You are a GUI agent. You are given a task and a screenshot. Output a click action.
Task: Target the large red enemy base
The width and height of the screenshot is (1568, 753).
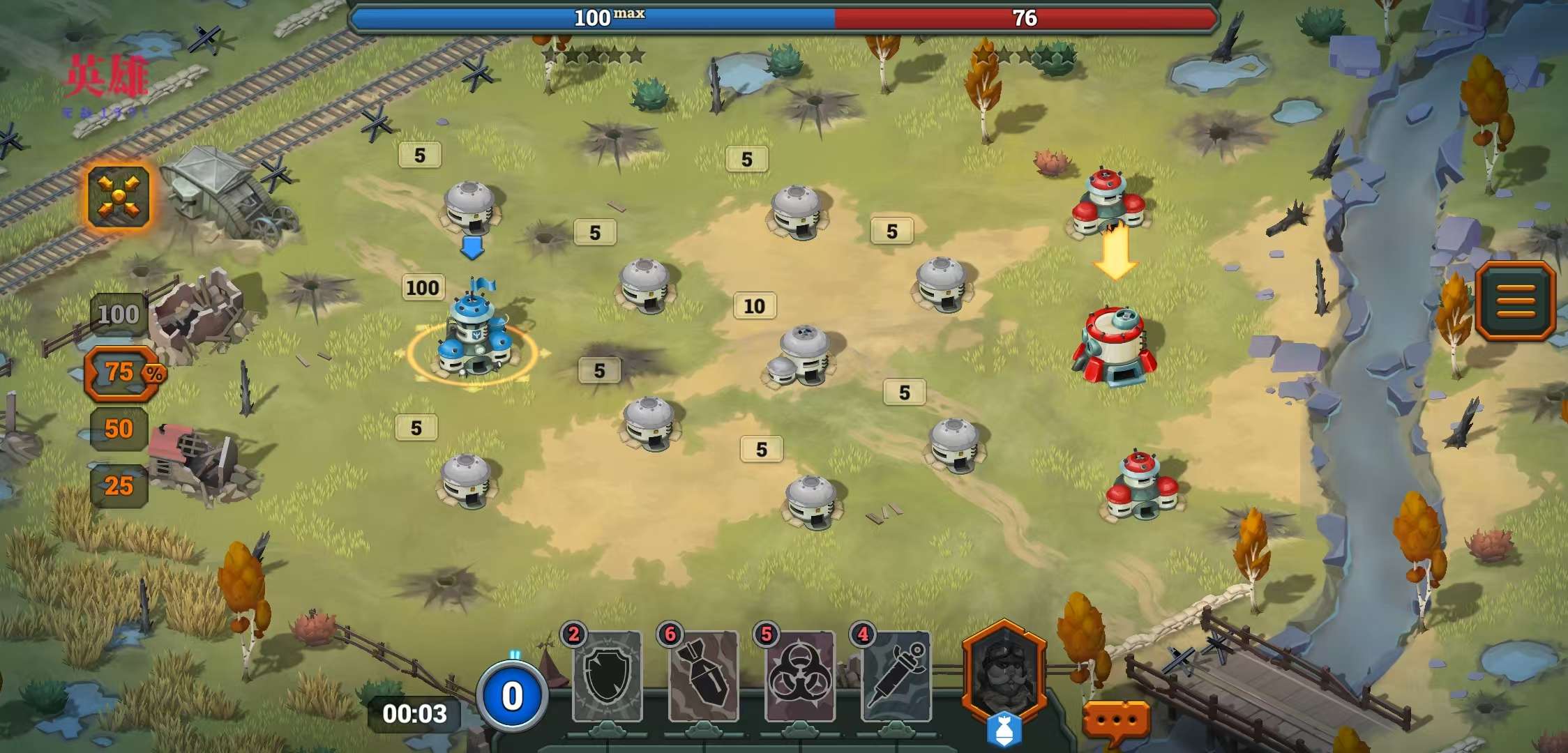coord(1115,347)
